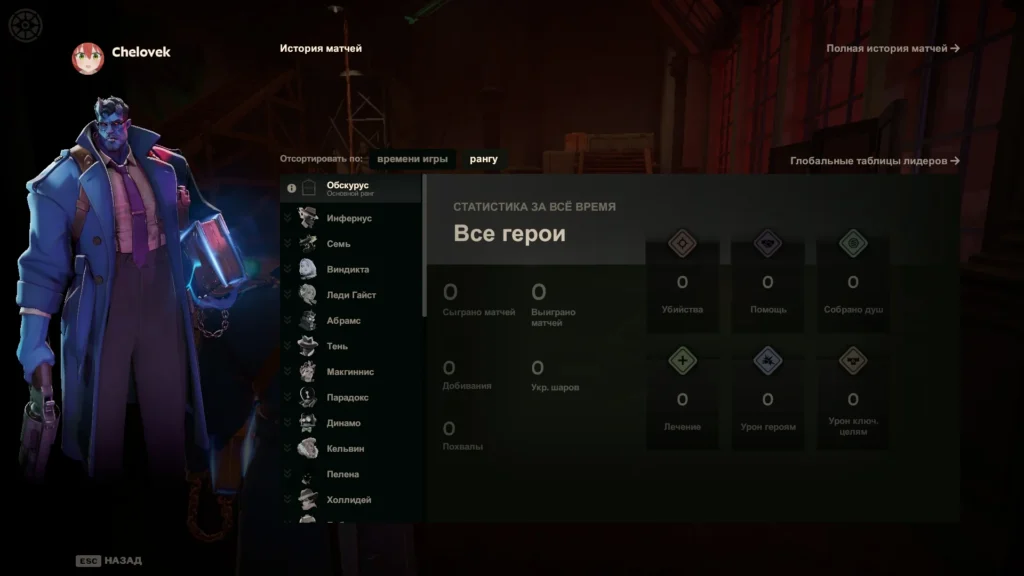
Task: Select Парадокс in the hero list
Action: [347, 397]
